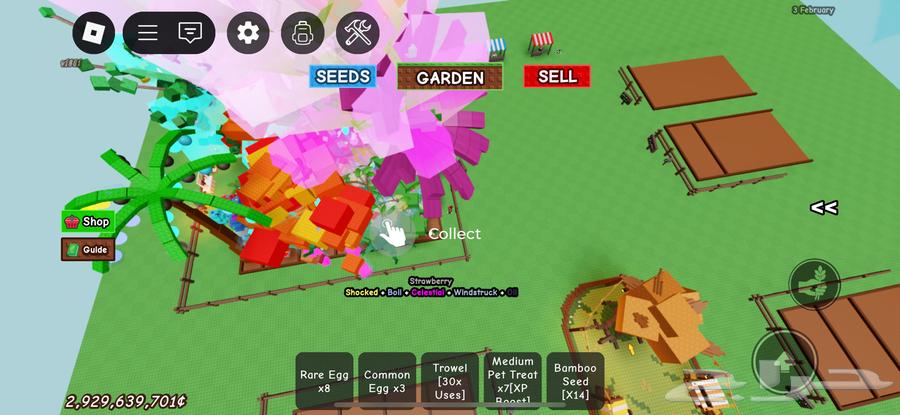
Task: Open the hammer and wrench tools menu
Action: pyautogui.click(x=357, y=33)
